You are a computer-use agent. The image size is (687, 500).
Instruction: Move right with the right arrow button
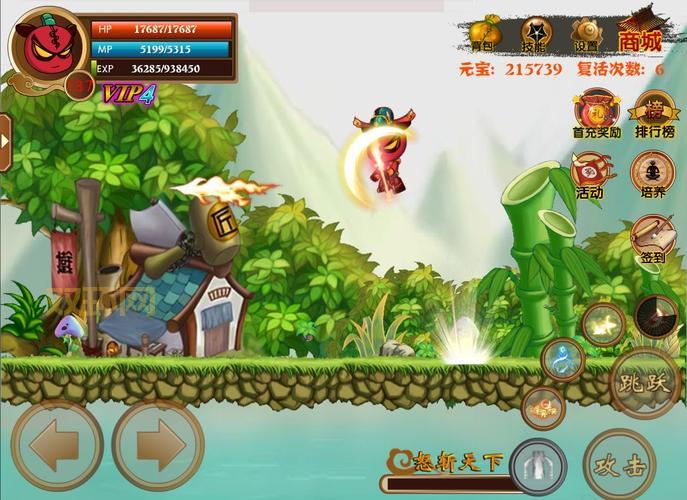point(157,445)
